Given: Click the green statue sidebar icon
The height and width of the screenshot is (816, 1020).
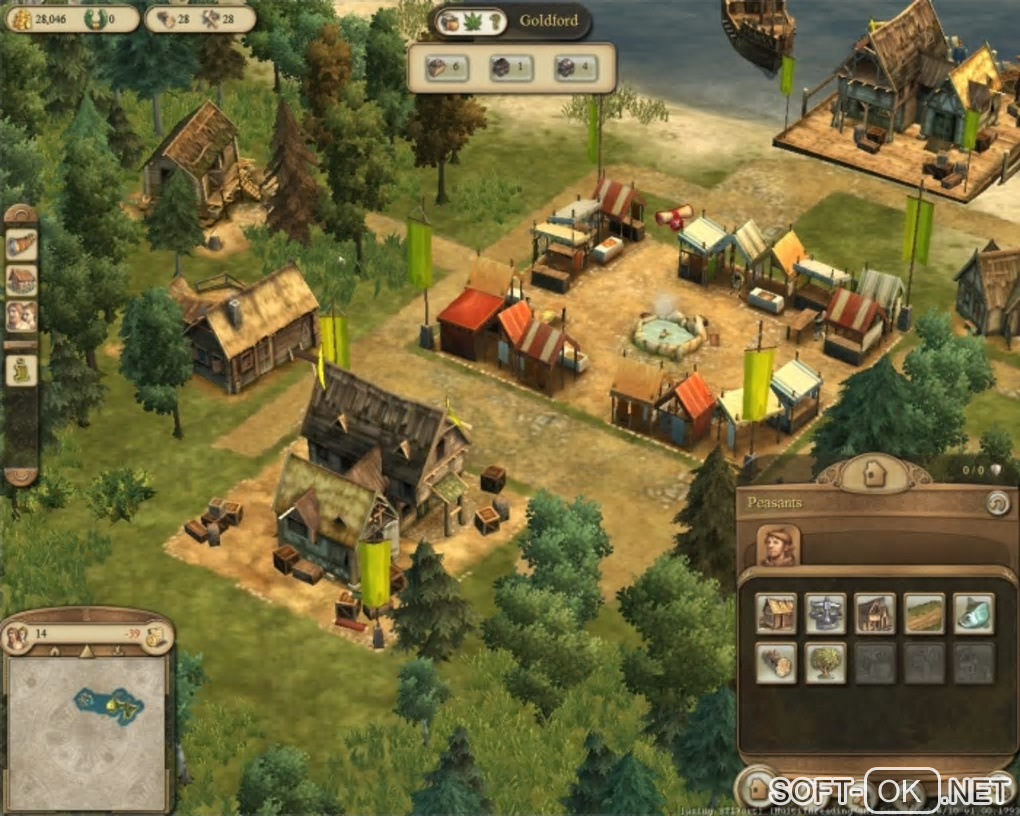Looking at the screenshot, I should click(21, 371).
